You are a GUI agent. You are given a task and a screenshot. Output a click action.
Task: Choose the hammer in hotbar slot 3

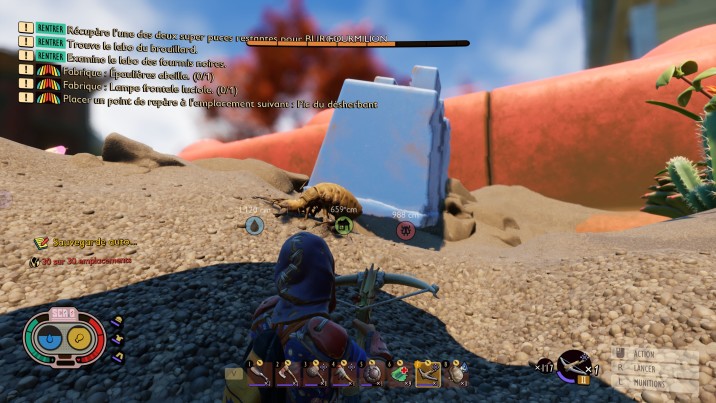(x=316, y=373)
